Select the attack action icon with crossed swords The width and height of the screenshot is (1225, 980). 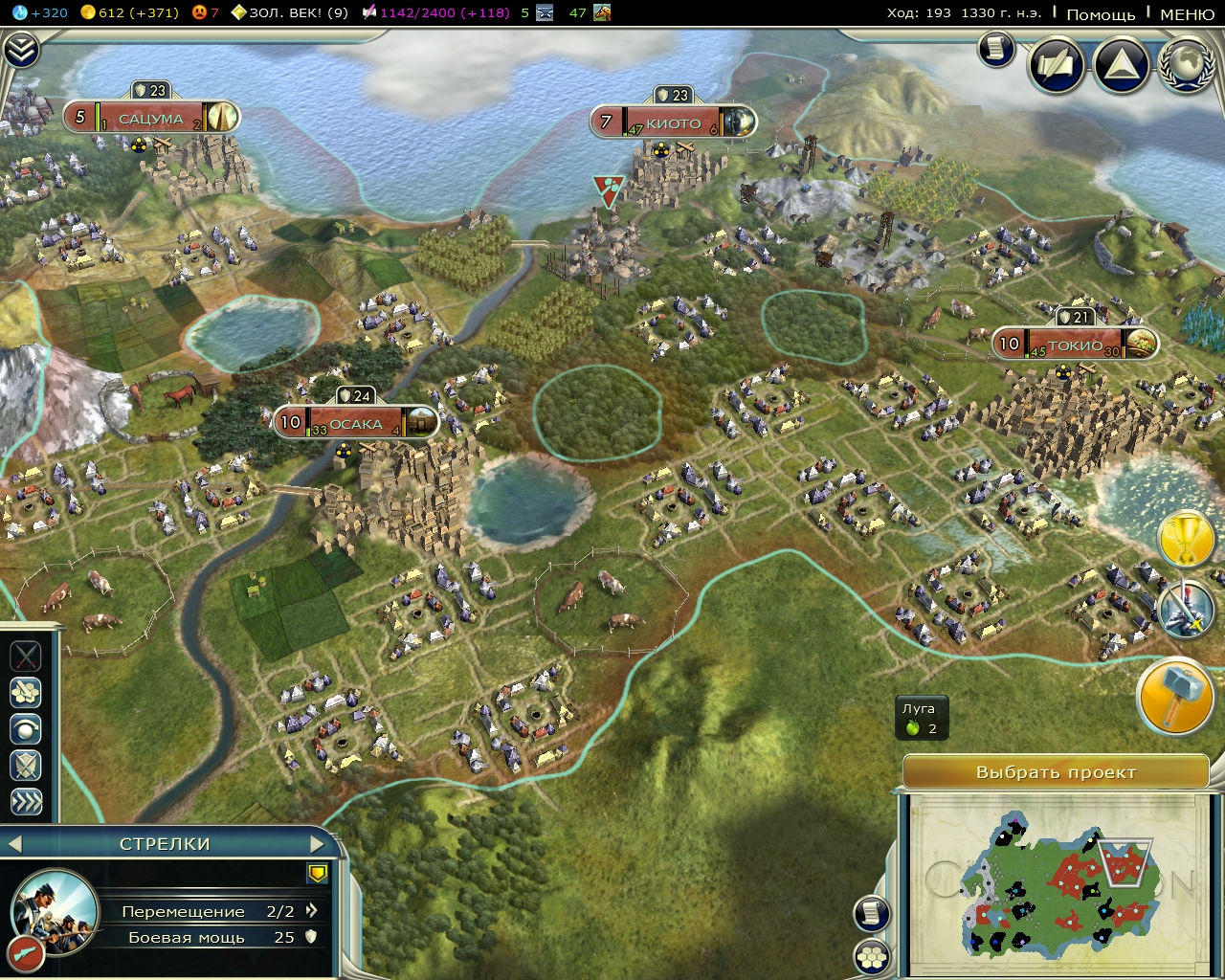click(x=26, y=657)
